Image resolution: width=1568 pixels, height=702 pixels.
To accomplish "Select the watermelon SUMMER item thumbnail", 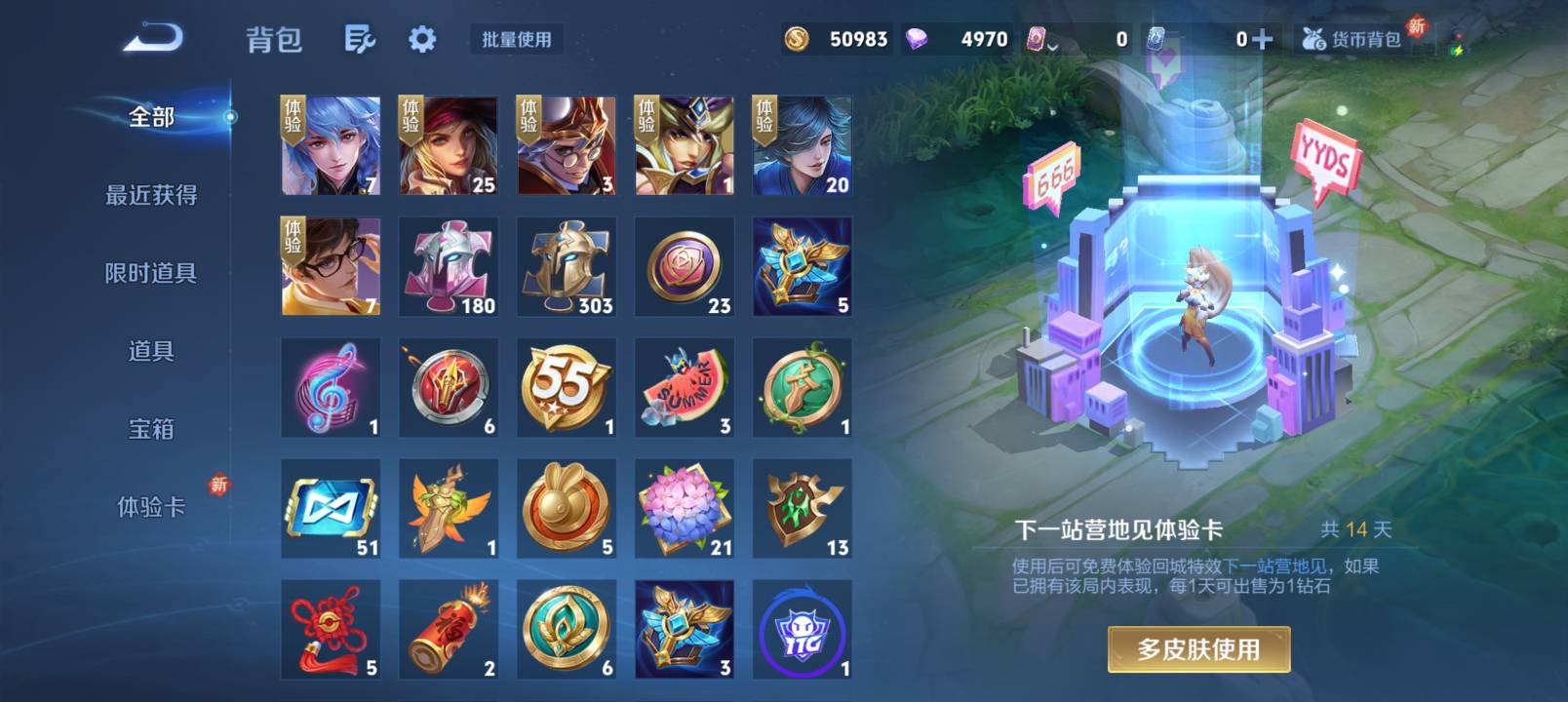I will [683, 385].
